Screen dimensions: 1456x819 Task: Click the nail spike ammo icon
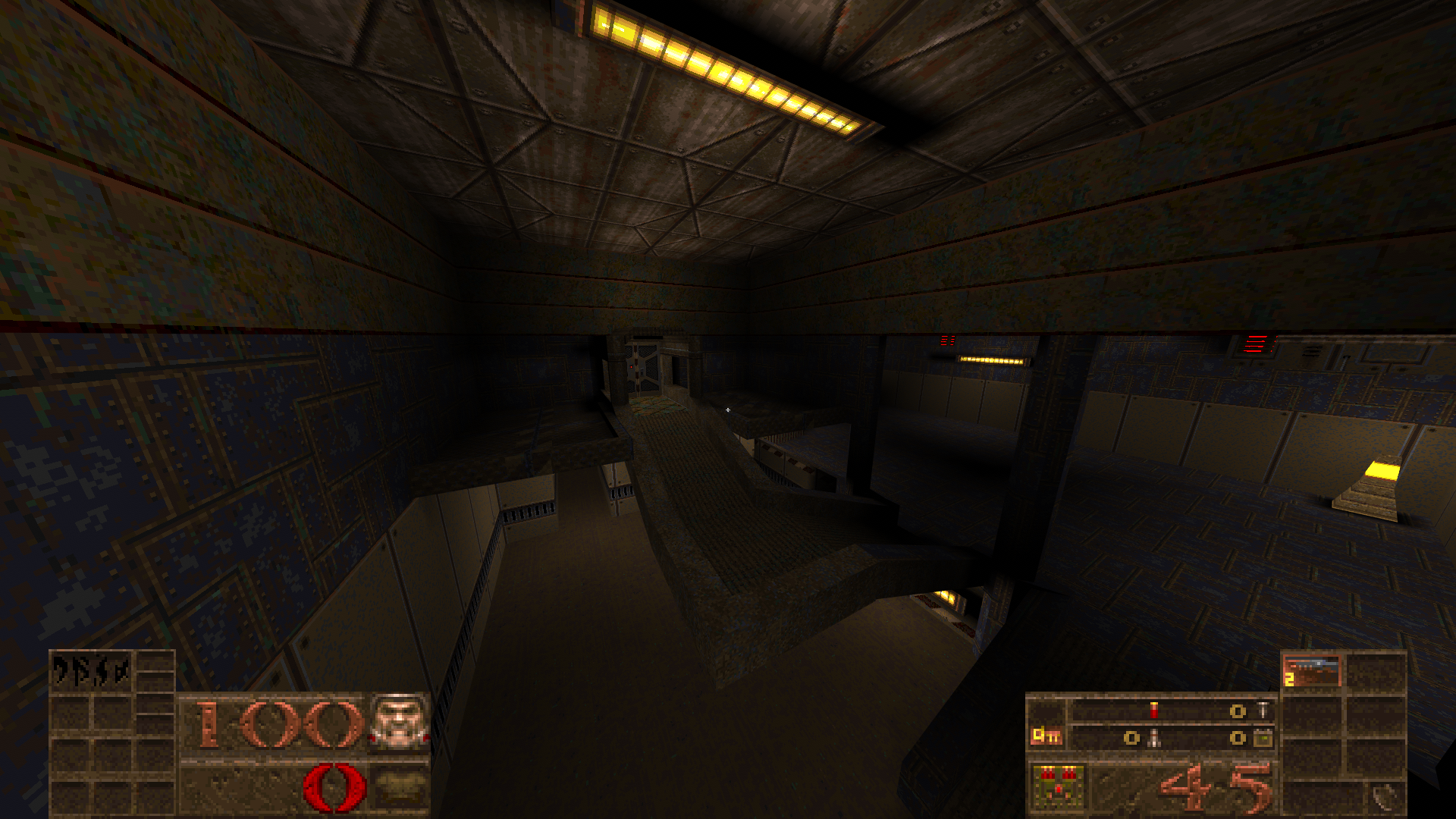(1263, 710)
